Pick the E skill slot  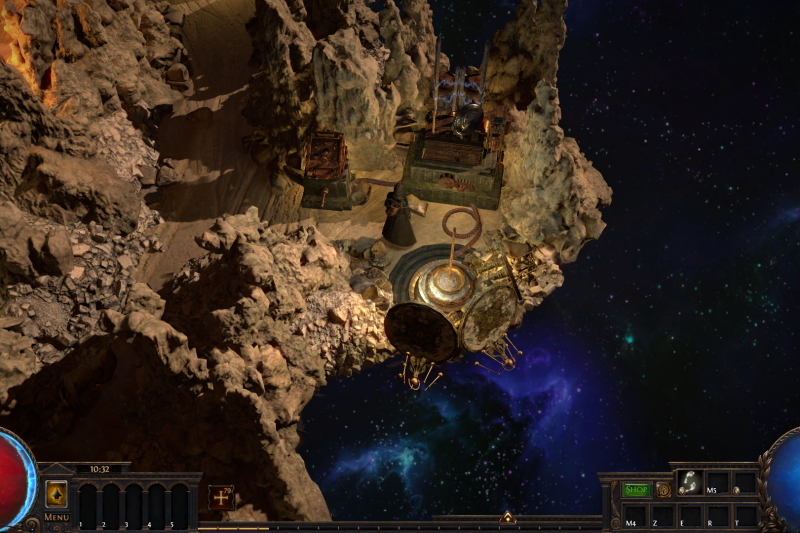[x=690, y=516]
